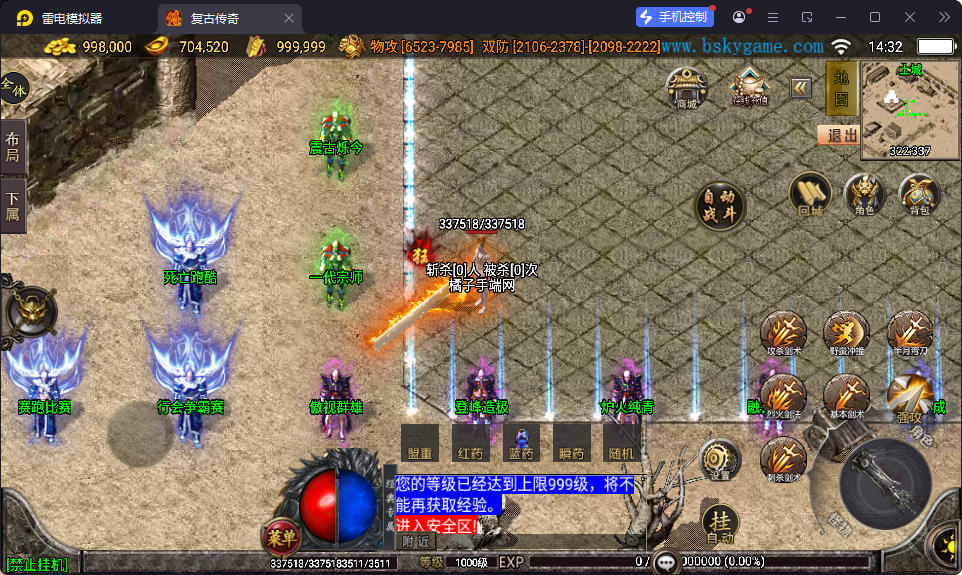
Task: Click the 手机控制 phone control button
Action: coord(674,17)
